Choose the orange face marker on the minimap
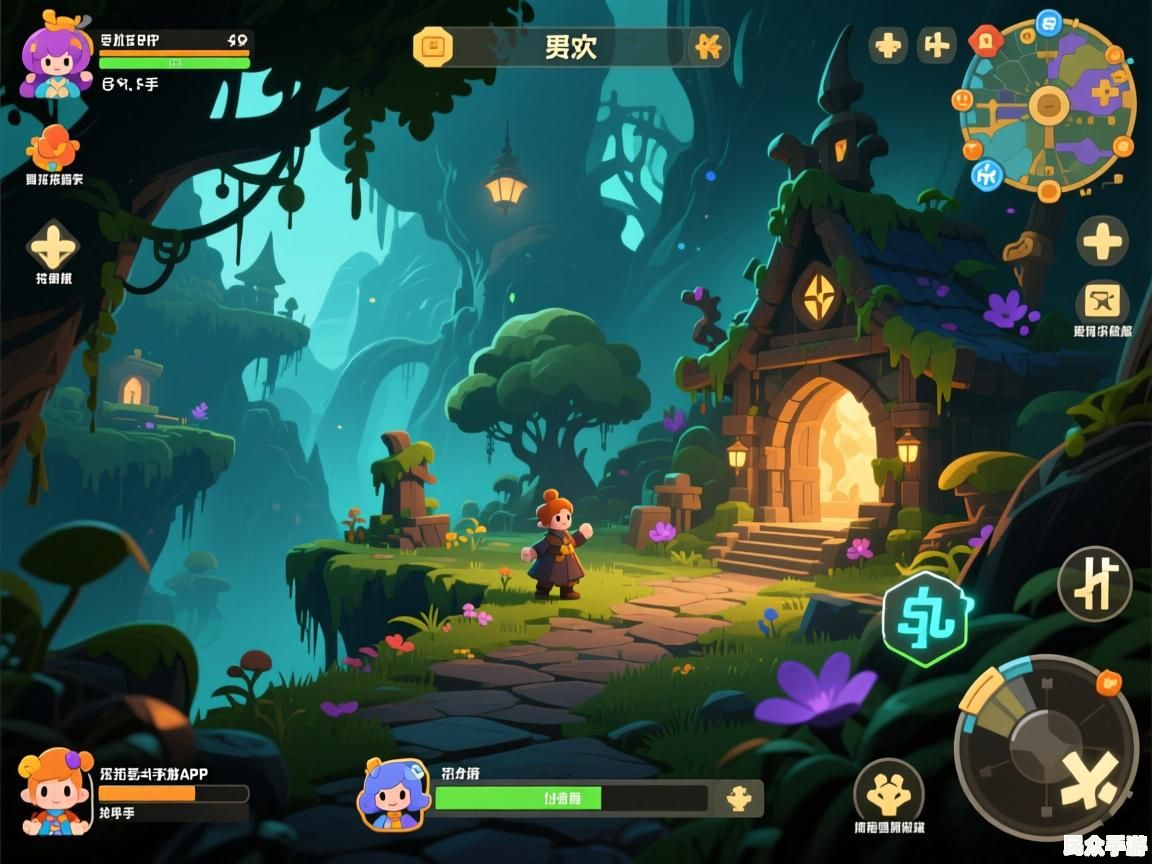1152x864 pixels. point(962,100)
